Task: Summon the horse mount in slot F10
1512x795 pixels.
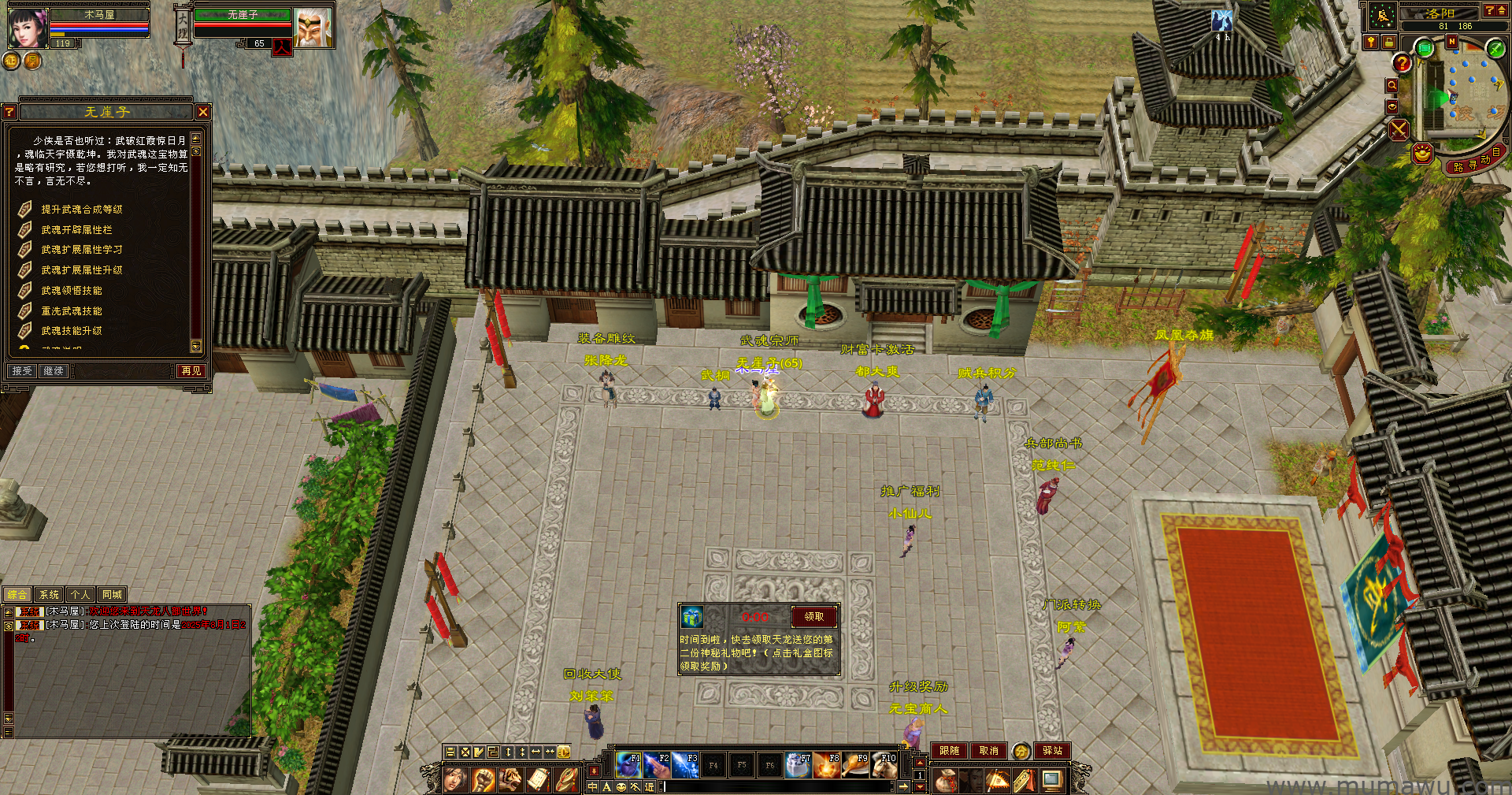Action: 884,764
